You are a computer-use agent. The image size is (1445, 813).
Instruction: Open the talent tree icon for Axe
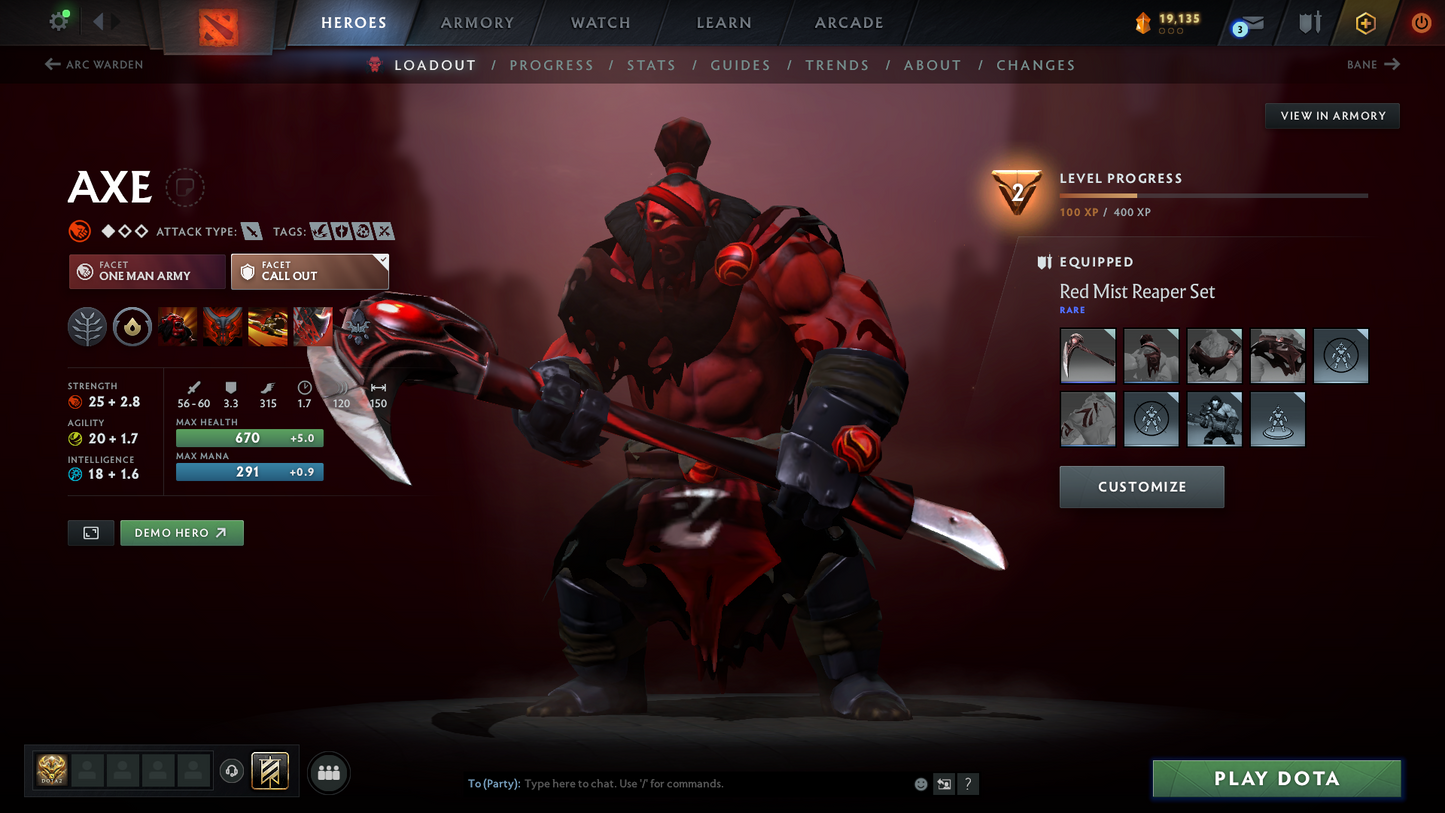coord(87,326)
